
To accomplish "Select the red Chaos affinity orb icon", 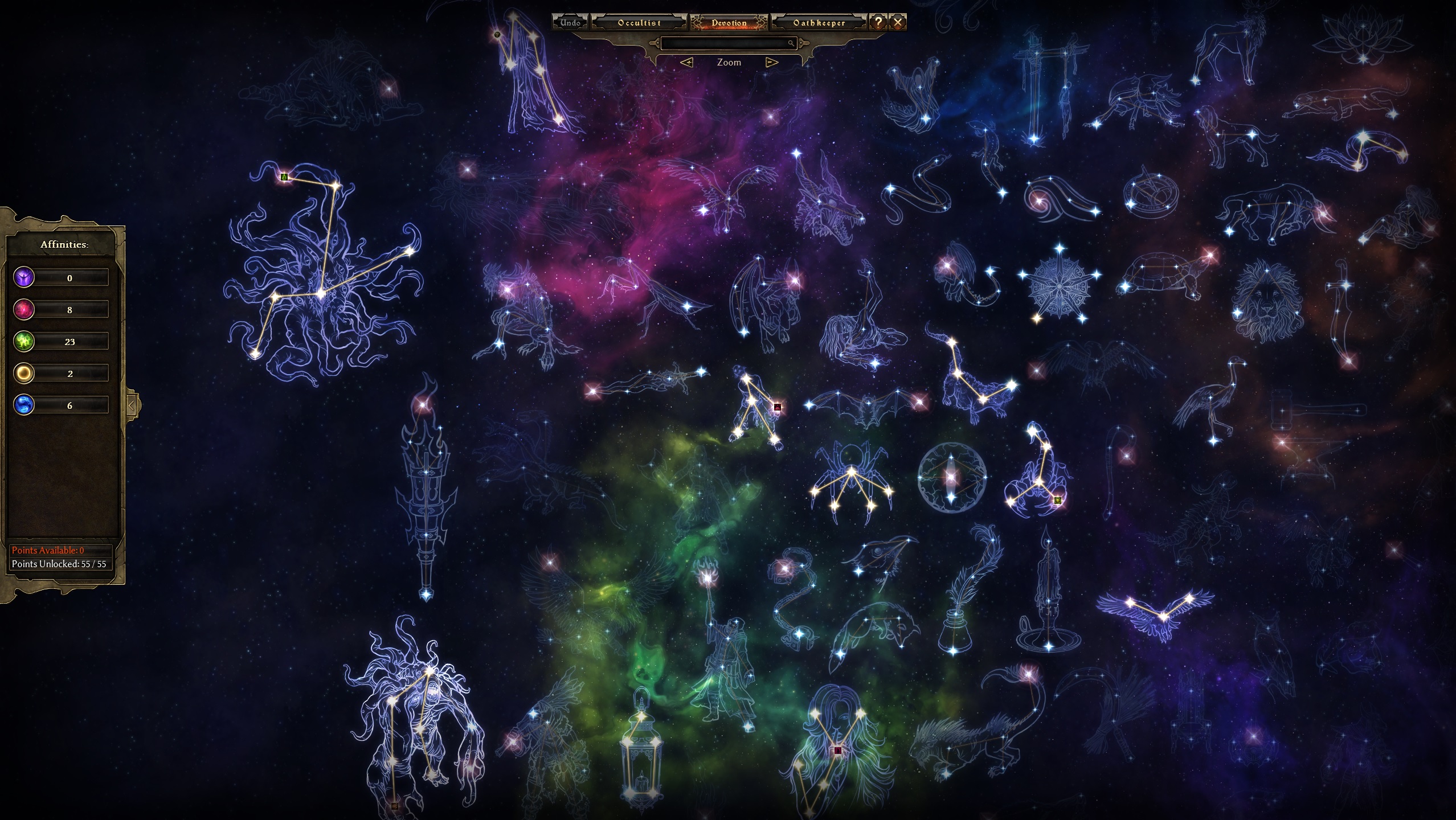I will pos(23,310).
